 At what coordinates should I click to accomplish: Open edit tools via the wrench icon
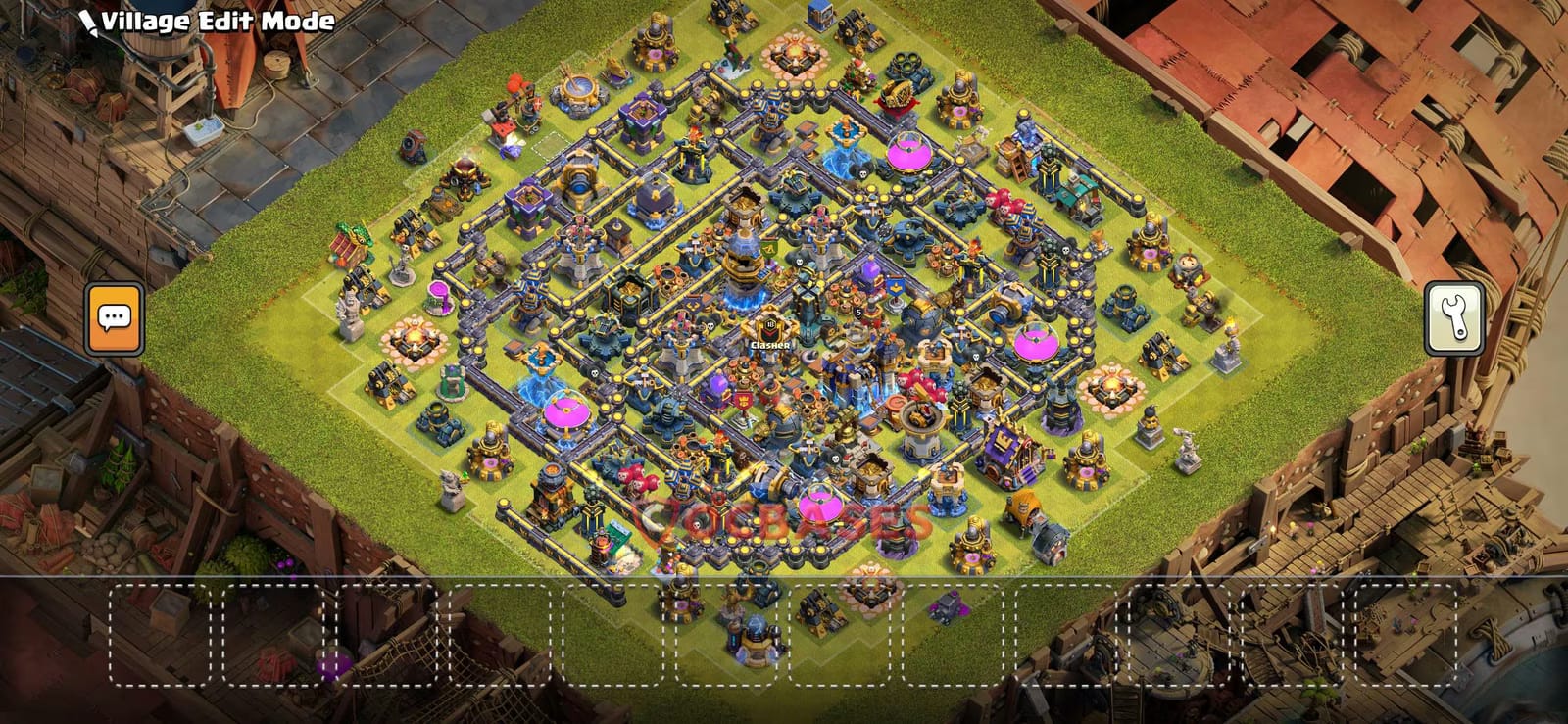(1455, 316)
